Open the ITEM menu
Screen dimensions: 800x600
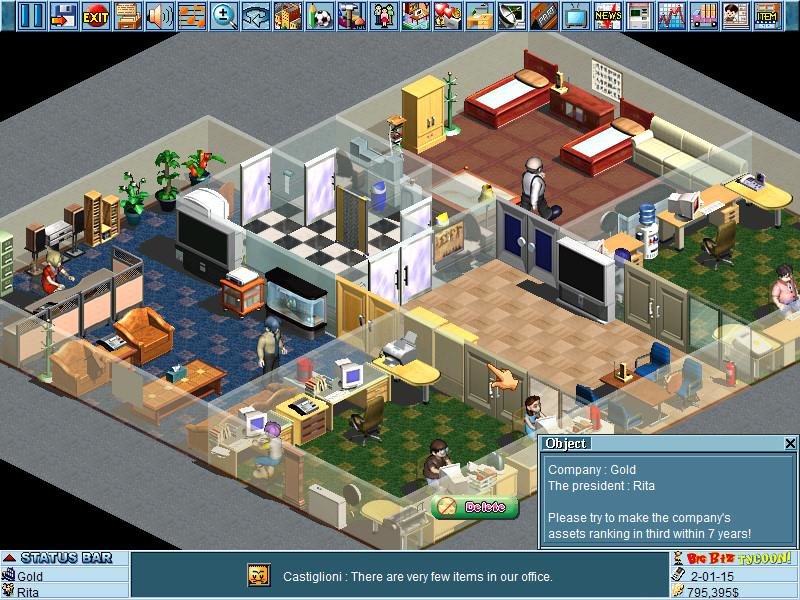coord(767,15)
